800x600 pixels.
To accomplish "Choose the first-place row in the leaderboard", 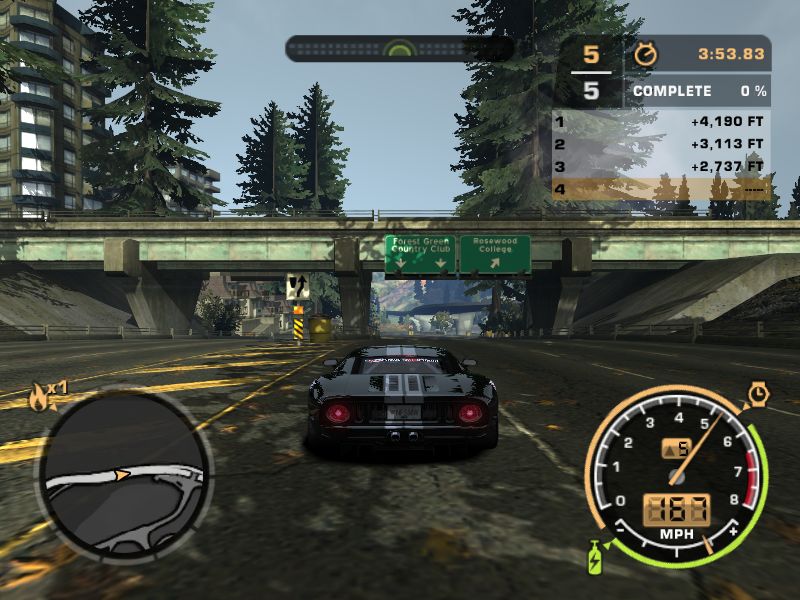I will (x=661, y=122).
